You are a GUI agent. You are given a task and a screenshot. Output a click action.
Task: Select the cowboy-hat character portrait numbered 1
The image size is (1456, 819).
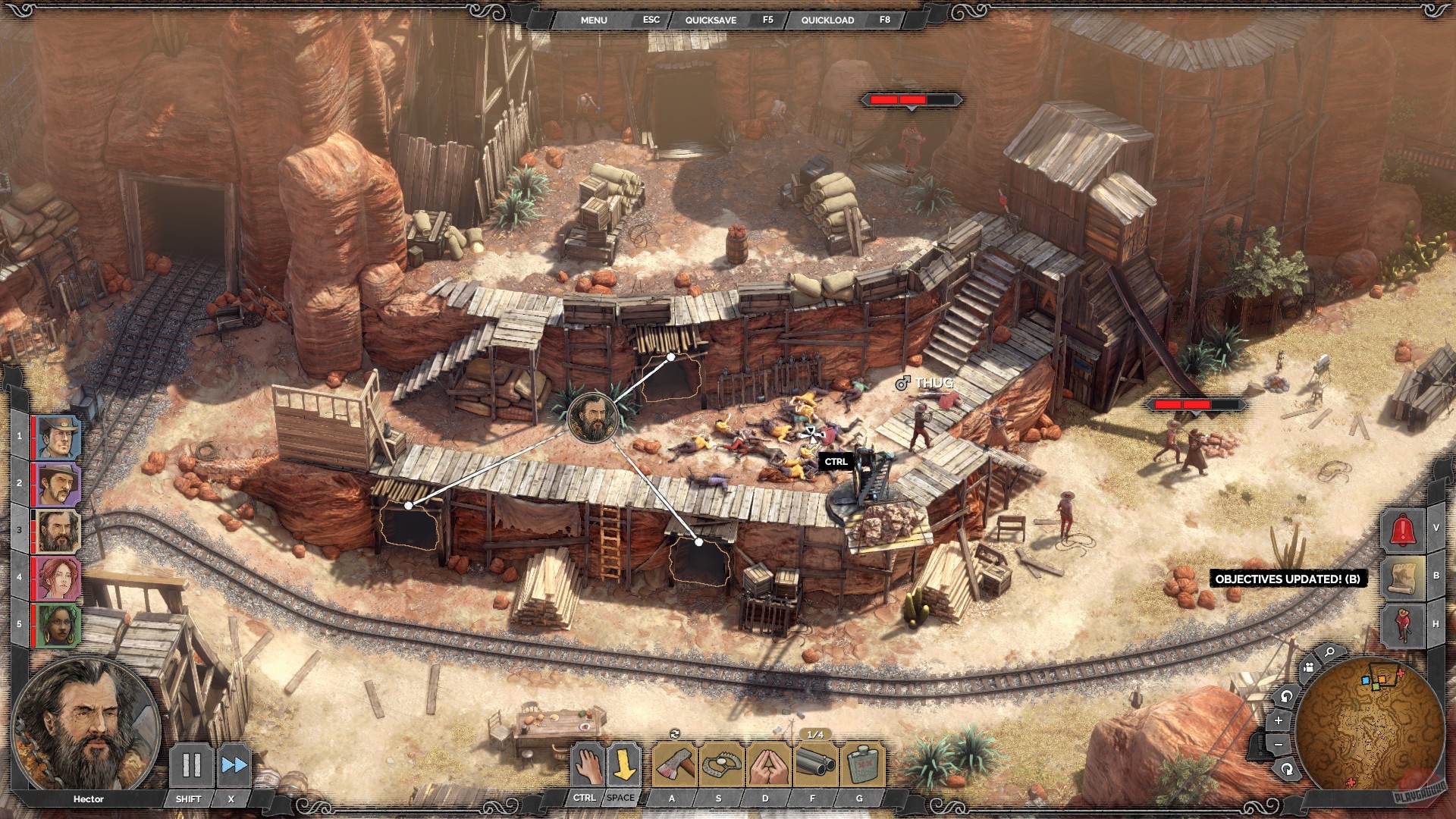(57, 437)
